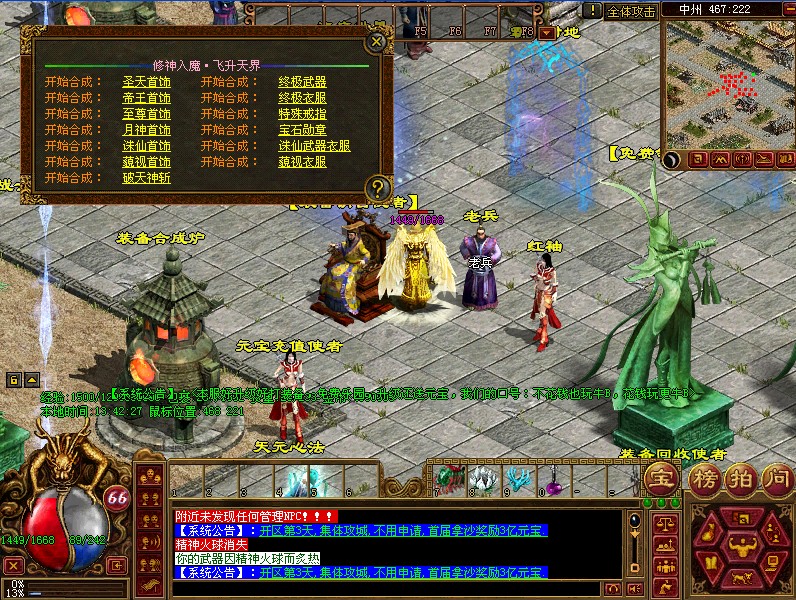Choose 圣天首饰 synthesis option
This screenshot has width=796, height=600.
146,82
